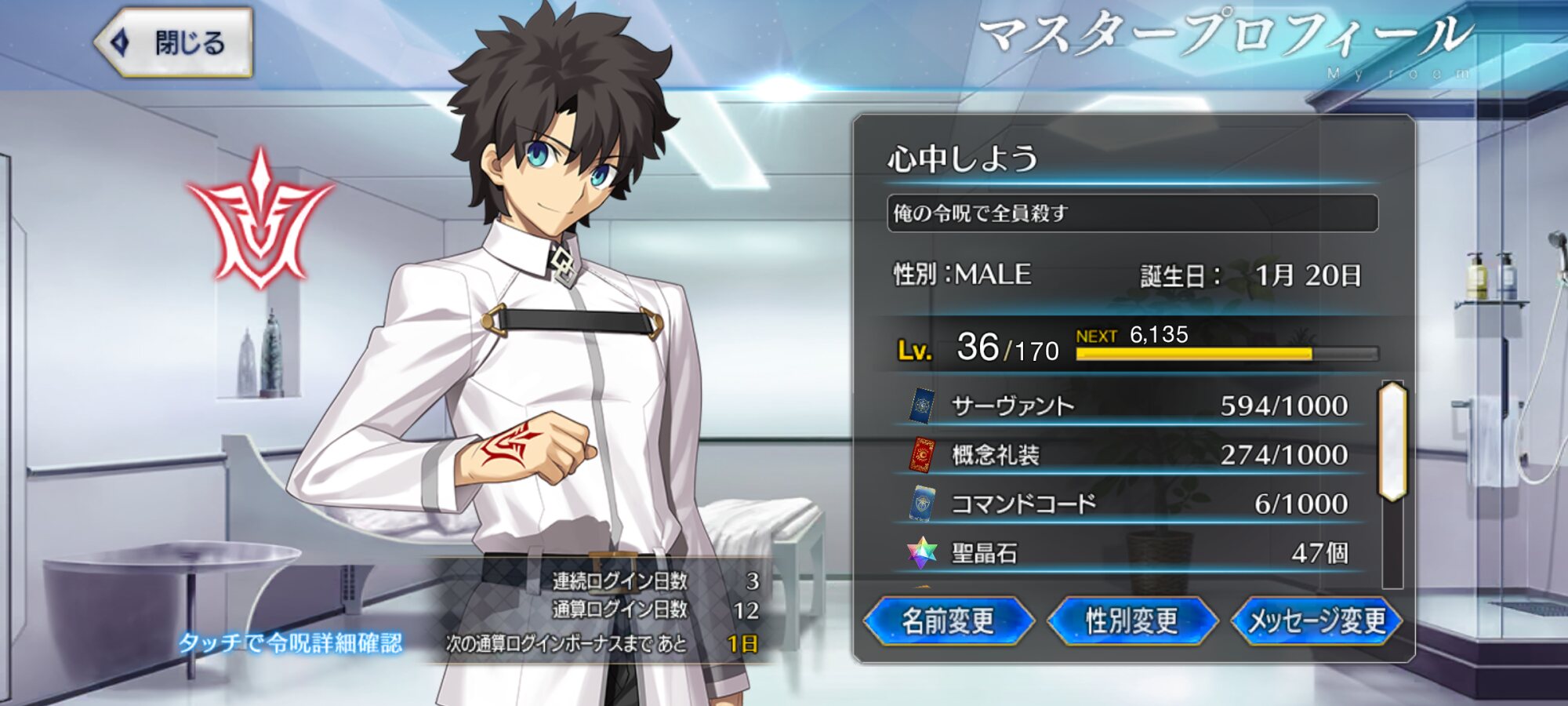The width and height of the screenshot is (1568, 706).
Task: Choose メッセージ変更 to edit message
Action: tap(1316, 621)
